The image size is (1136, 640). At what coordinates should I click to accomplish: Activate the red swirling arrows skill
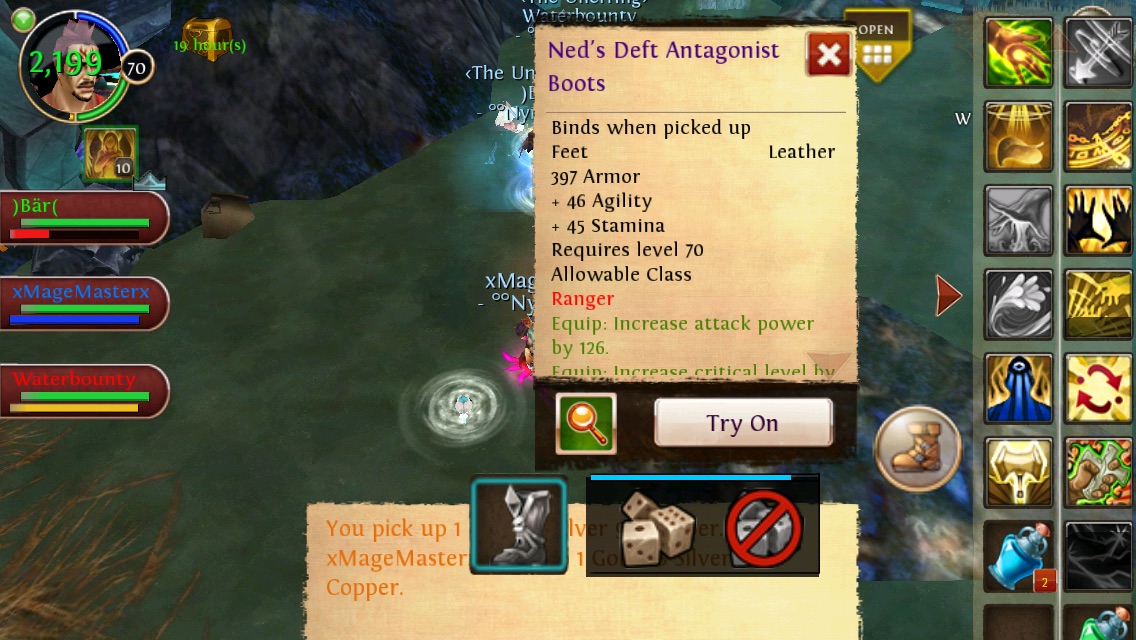(x=1099, y=388)
